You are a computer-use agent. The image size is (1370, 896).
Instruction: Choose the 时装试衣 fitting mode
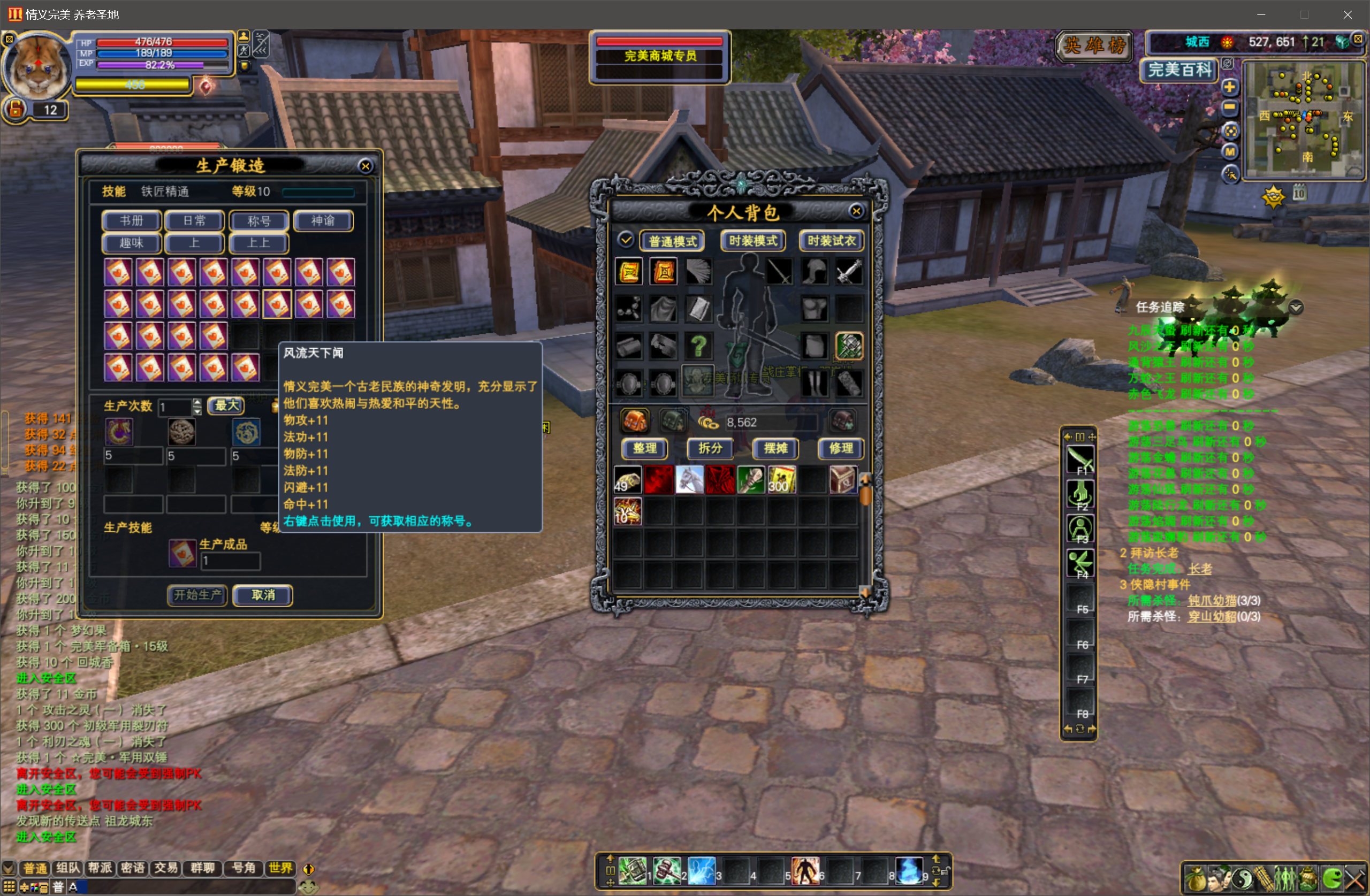[x=831, y=241]
